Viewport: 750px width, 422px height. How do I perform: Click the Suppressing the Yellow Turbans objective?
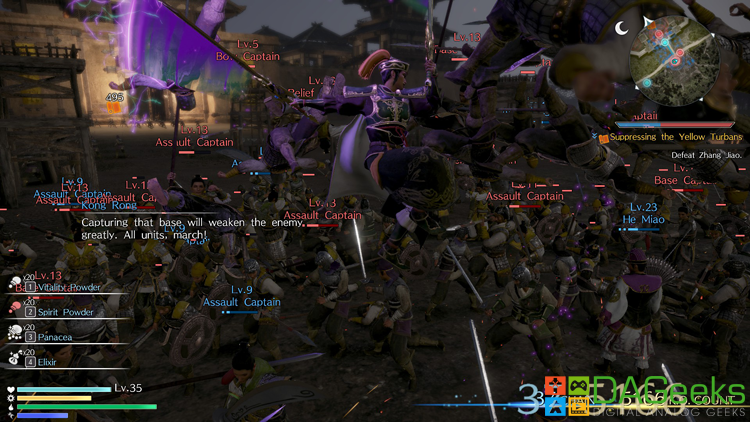pyautogui.click(x=675, y=137)
